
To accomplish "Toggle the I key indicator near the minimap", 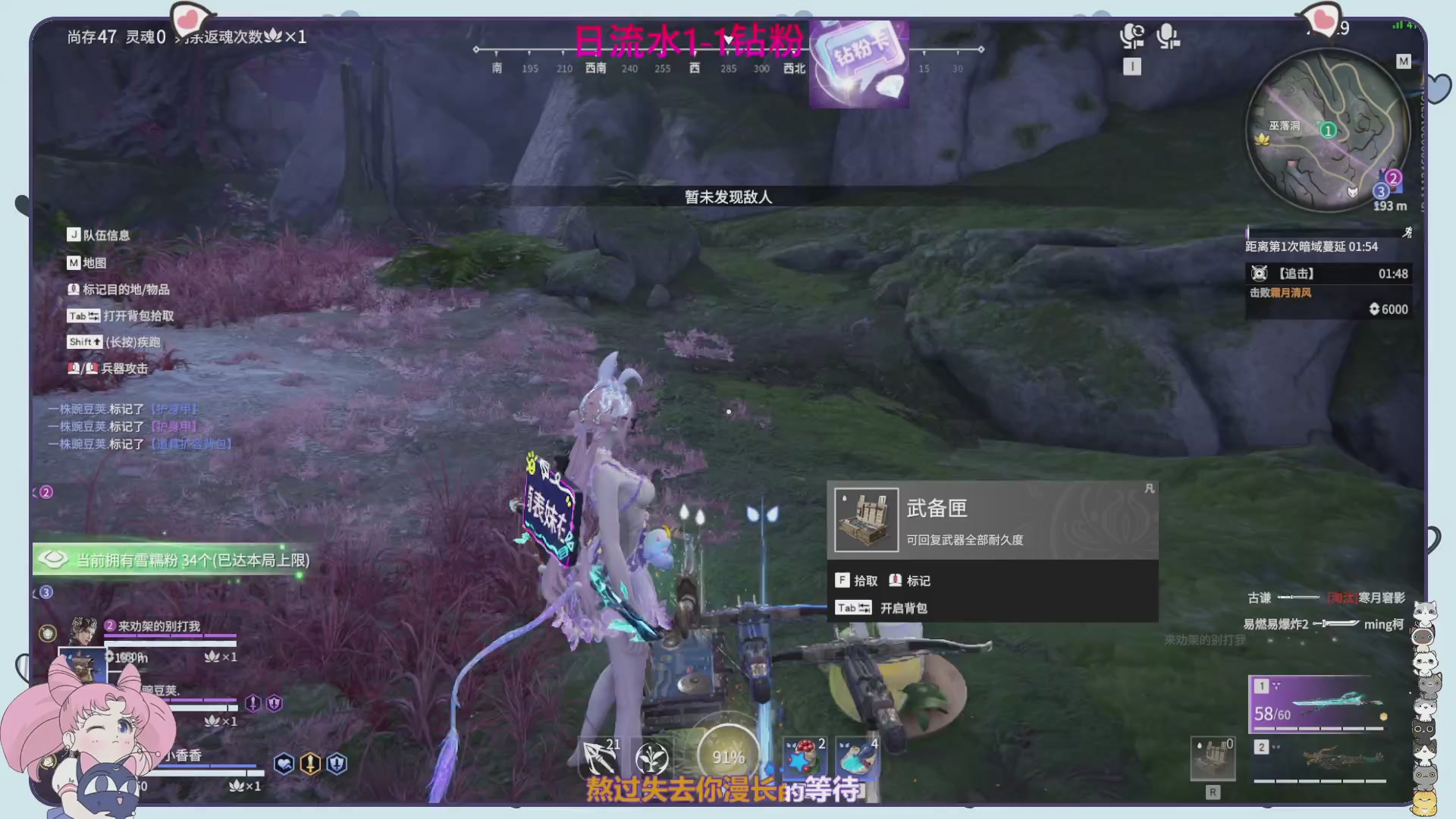I will [1131, 67].
